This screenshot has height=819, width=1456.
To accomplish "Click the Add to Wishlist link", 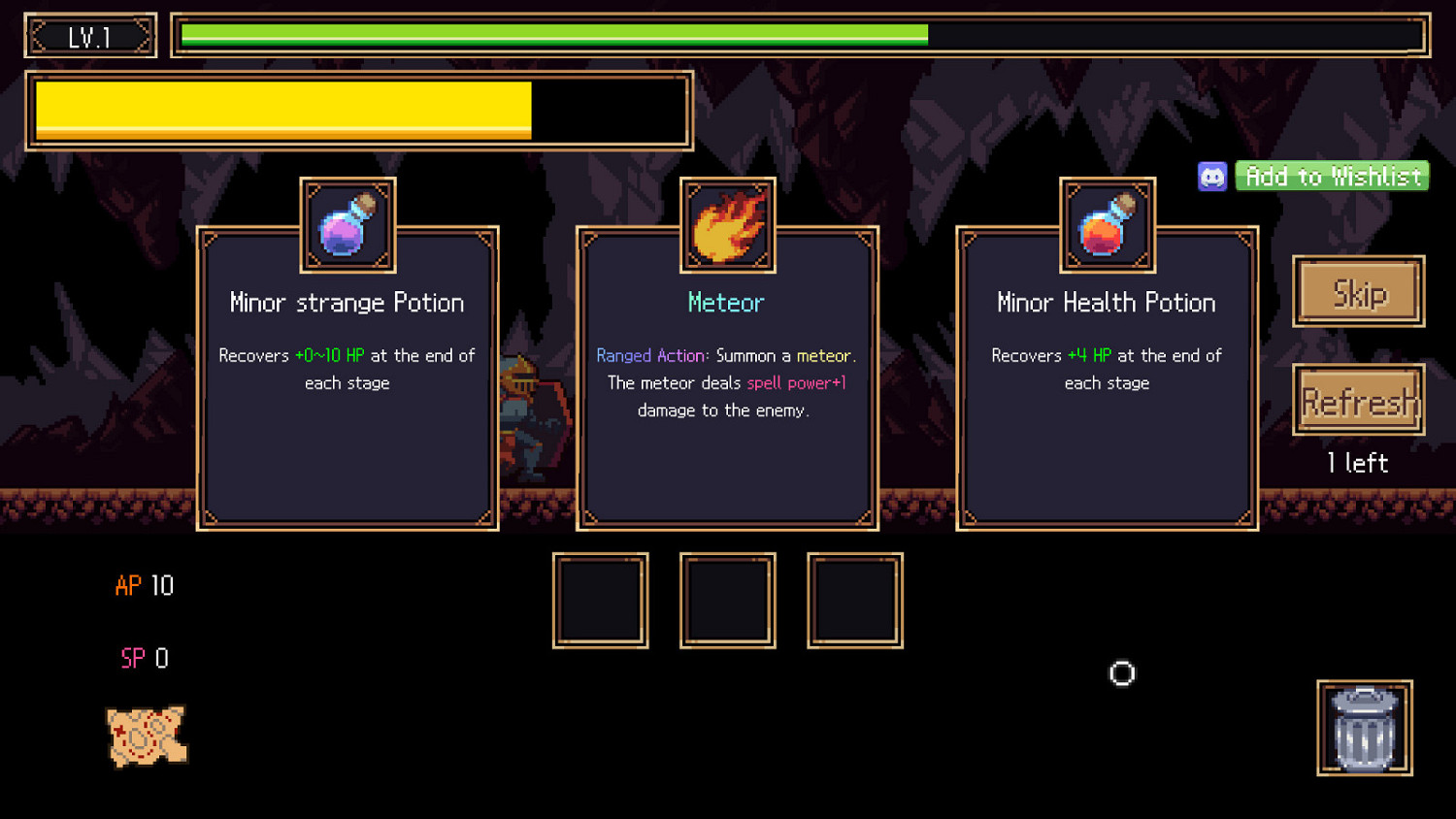I will click(x=1333, y=176).
